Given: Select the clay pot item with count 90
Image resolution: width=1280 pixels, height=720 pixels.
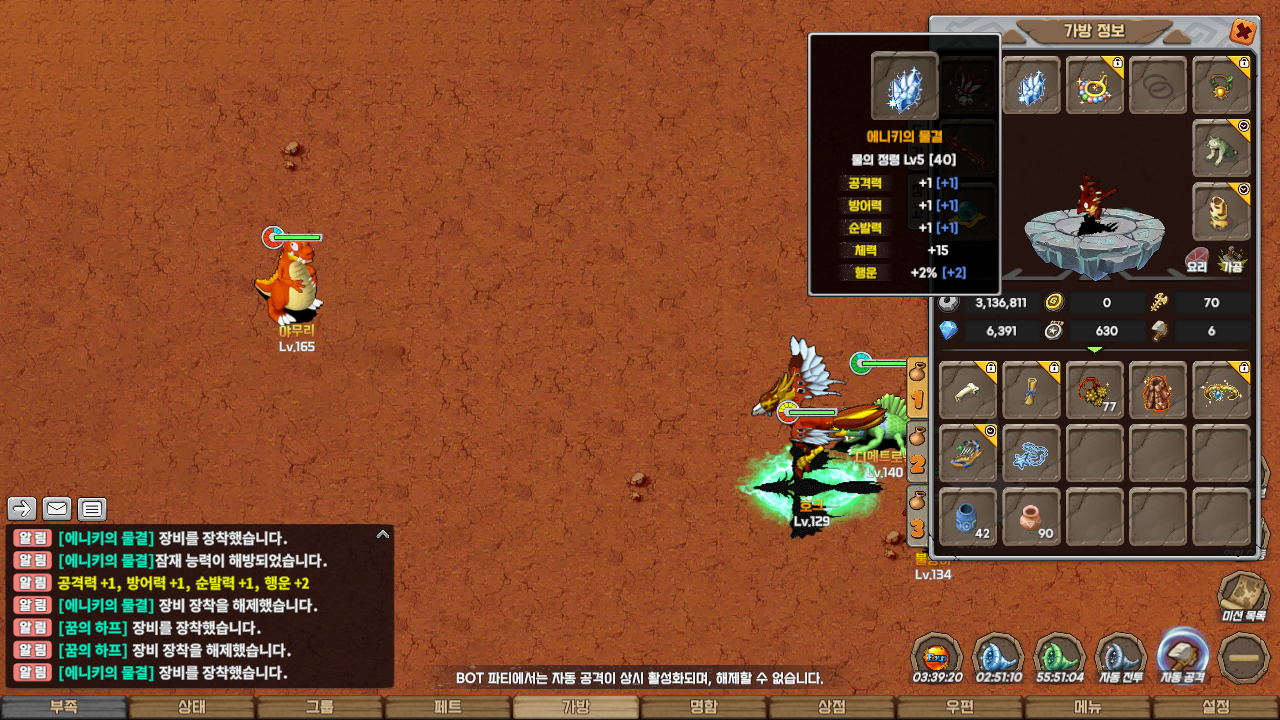Looking at the screenshot, I should (x=1031, y=517).
